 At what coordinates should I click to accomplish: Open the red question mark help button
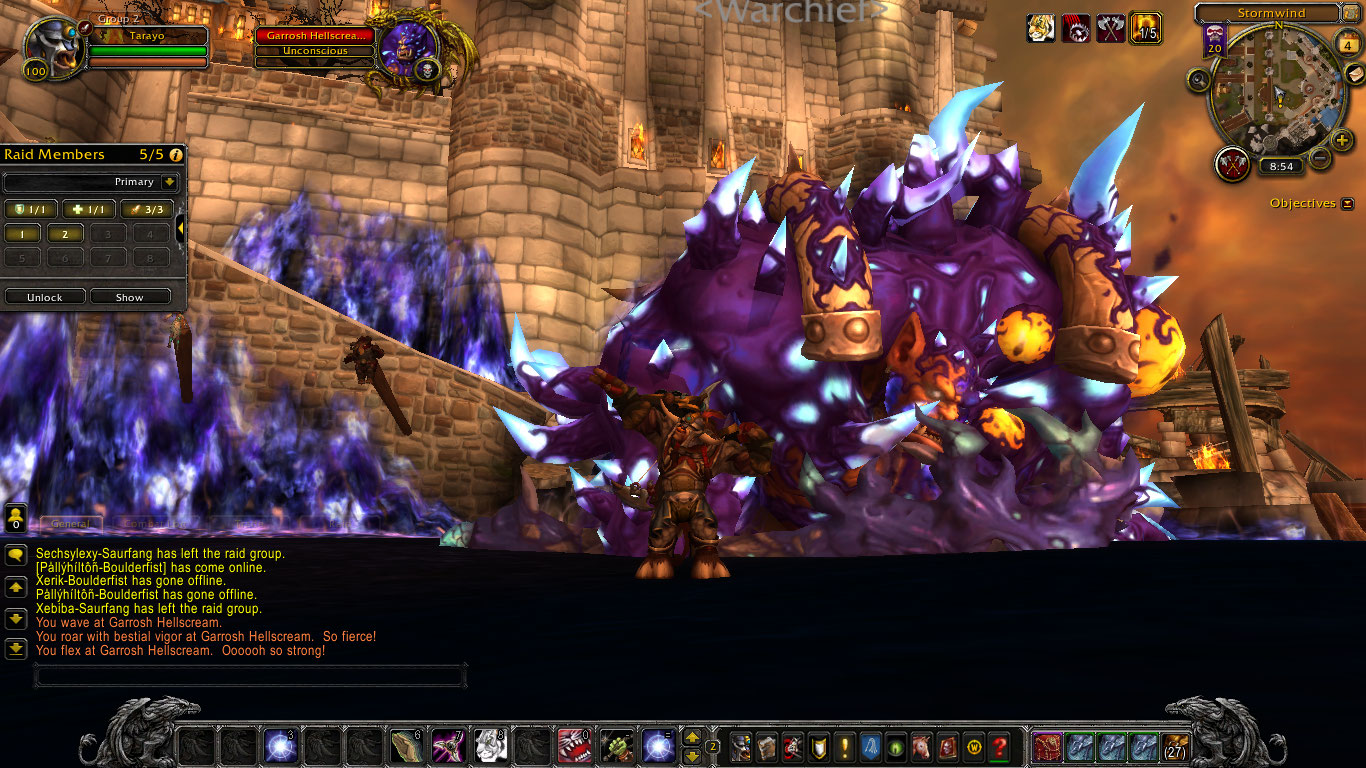point(999,746)
